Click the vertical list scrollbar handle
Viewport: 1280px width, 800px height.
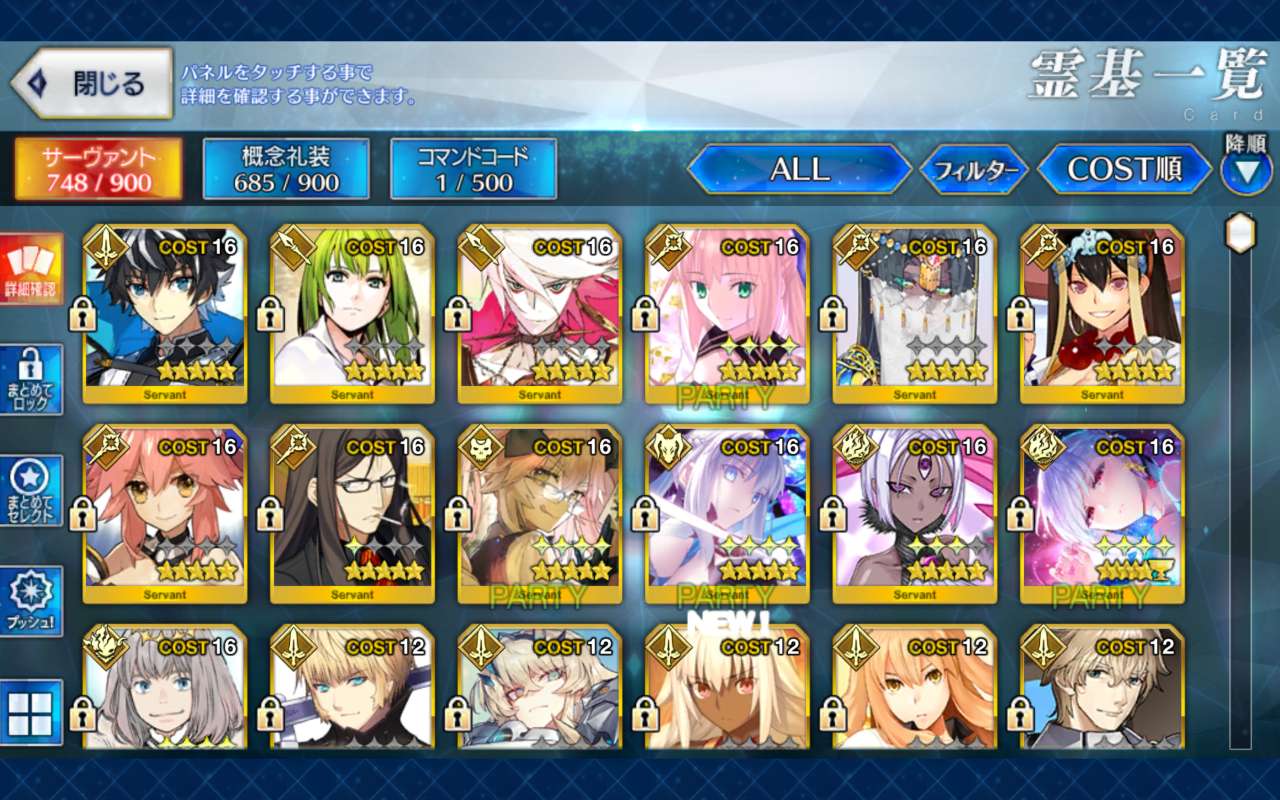click(1240, 233)
